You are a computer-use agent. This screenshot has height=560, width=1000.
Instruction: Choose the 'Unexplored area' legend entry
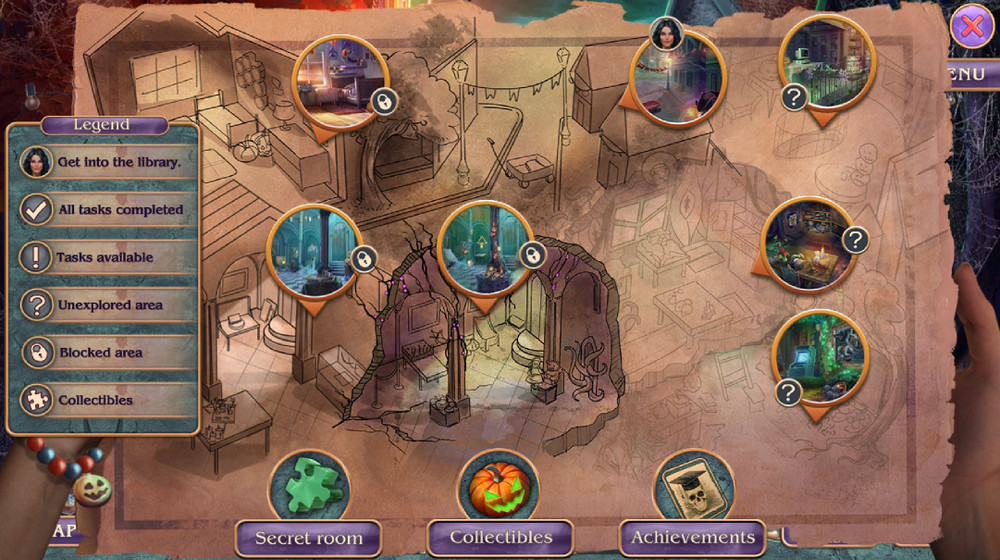pos(103,305)
